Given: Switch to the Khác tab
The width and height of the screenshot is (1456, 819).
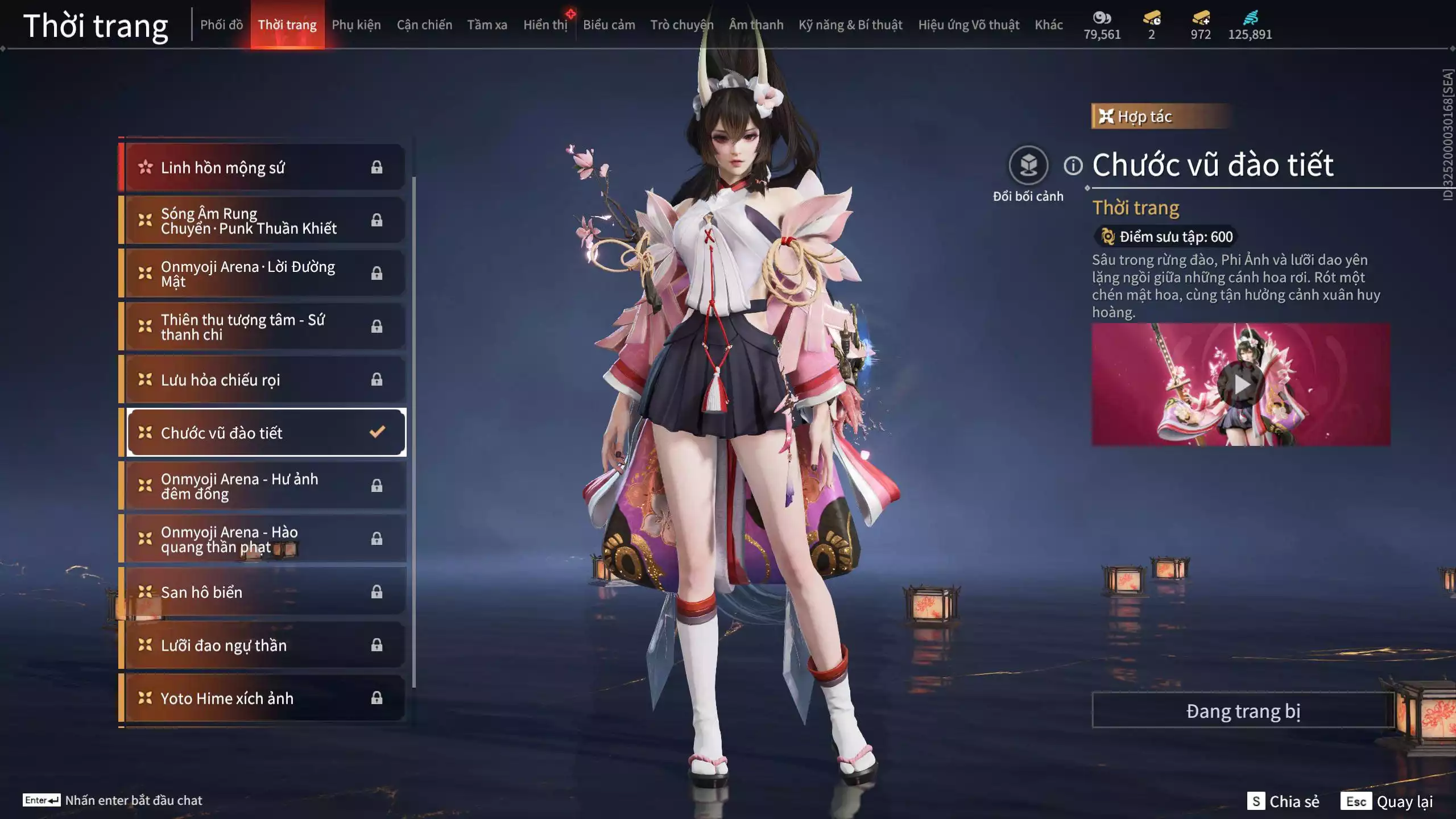Looking at the screenshot, I should pyautogui.click(x=1048, y=25).
